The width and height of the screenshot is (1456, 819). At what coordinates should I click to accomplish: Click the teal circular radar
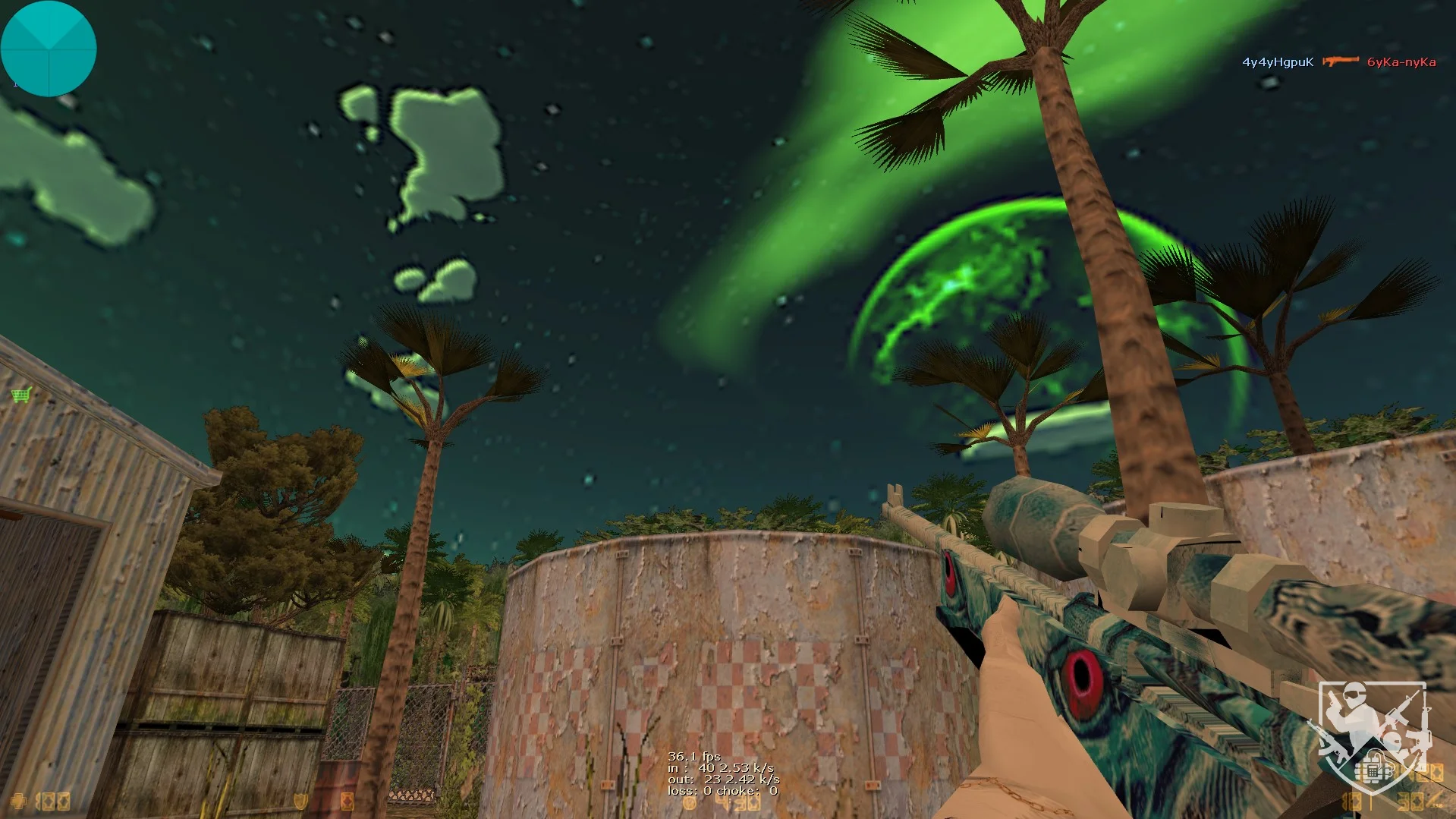tap(49, 49)
